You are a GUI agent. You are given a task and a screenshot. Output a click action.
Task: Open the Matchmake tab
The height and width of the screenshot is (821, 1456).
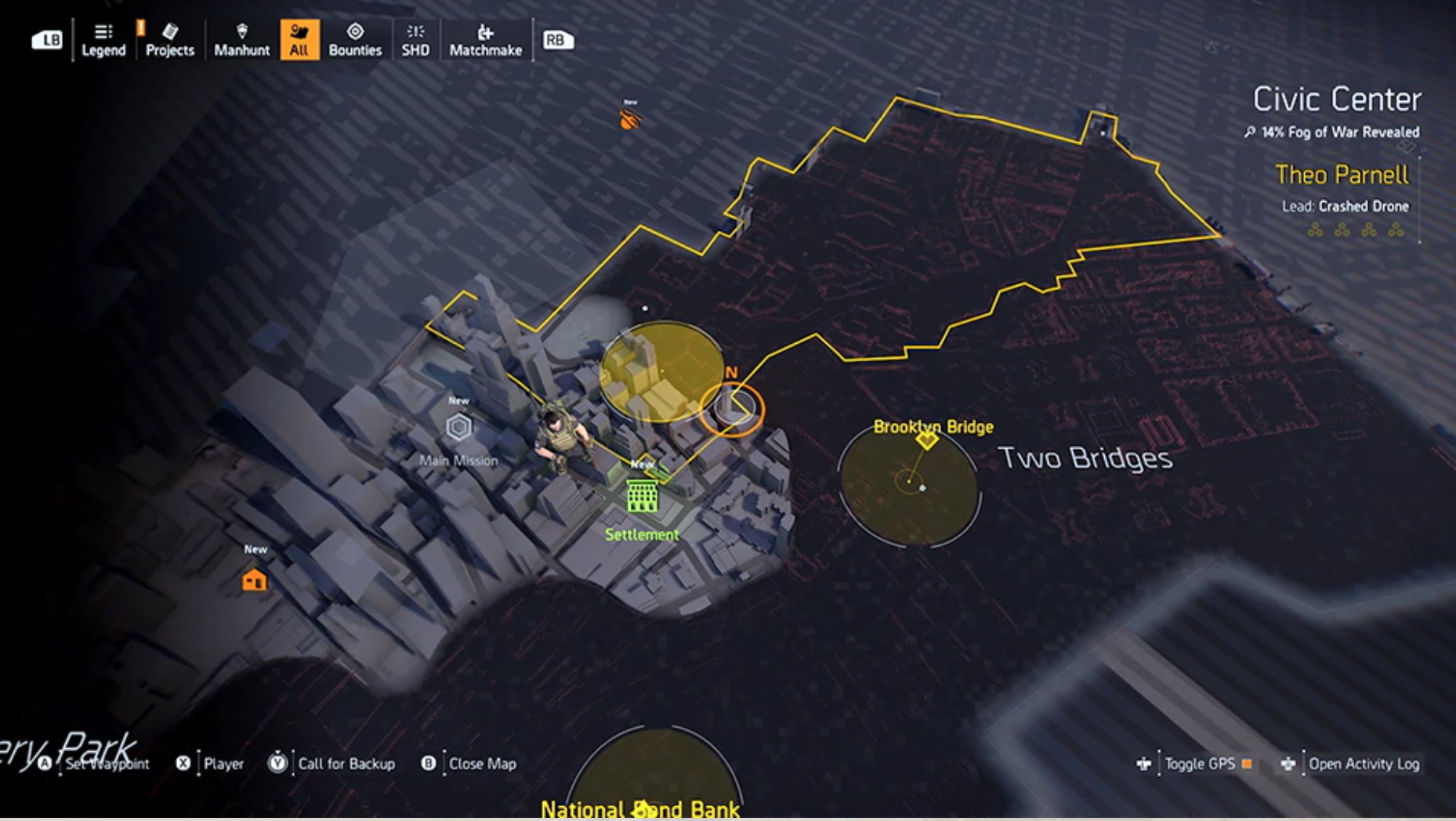[485, 40]
